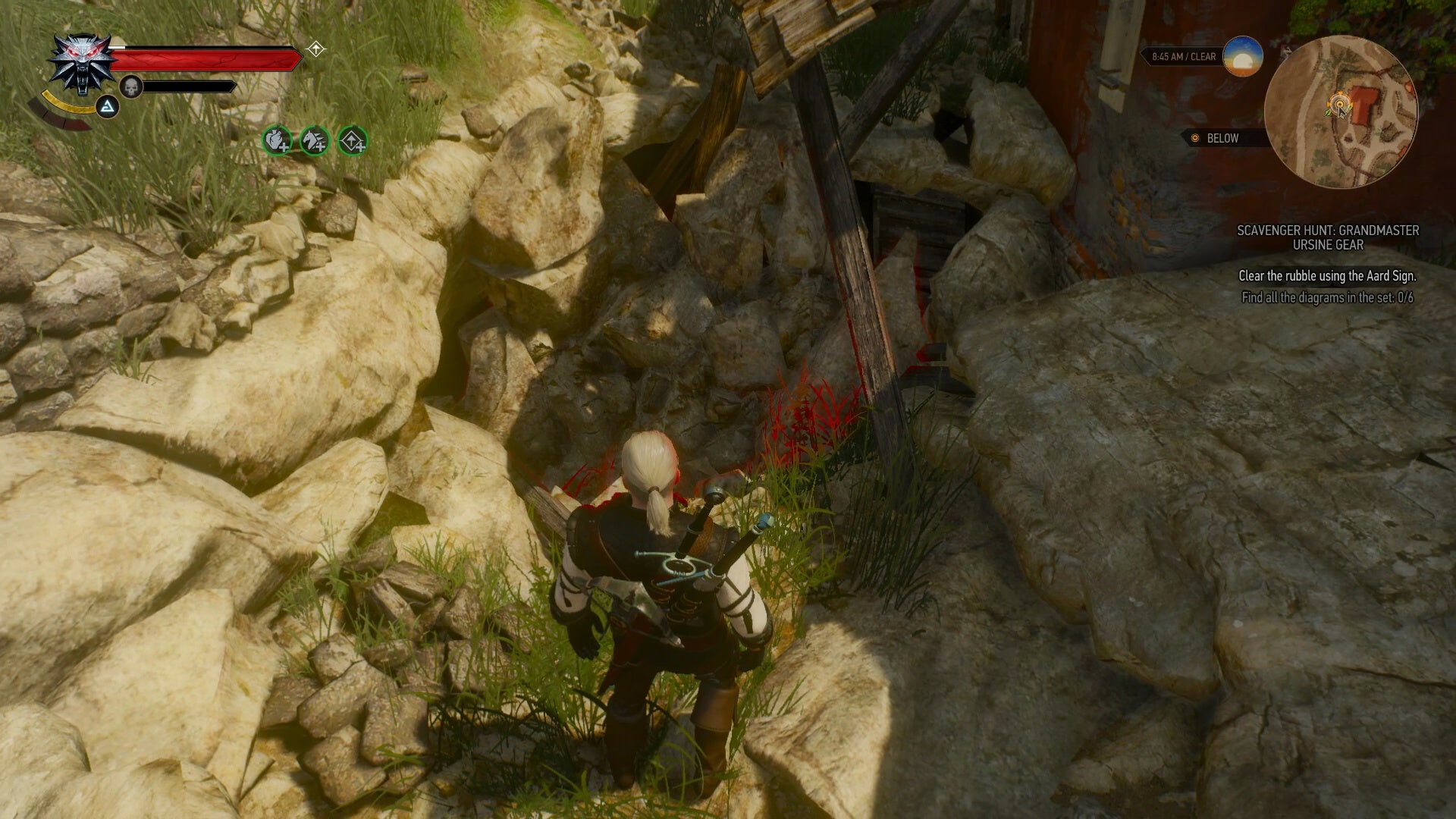Click the objective marker inside the BELOW label
This screenshot has height=819, width=1456.
[x=1194, y=138]
